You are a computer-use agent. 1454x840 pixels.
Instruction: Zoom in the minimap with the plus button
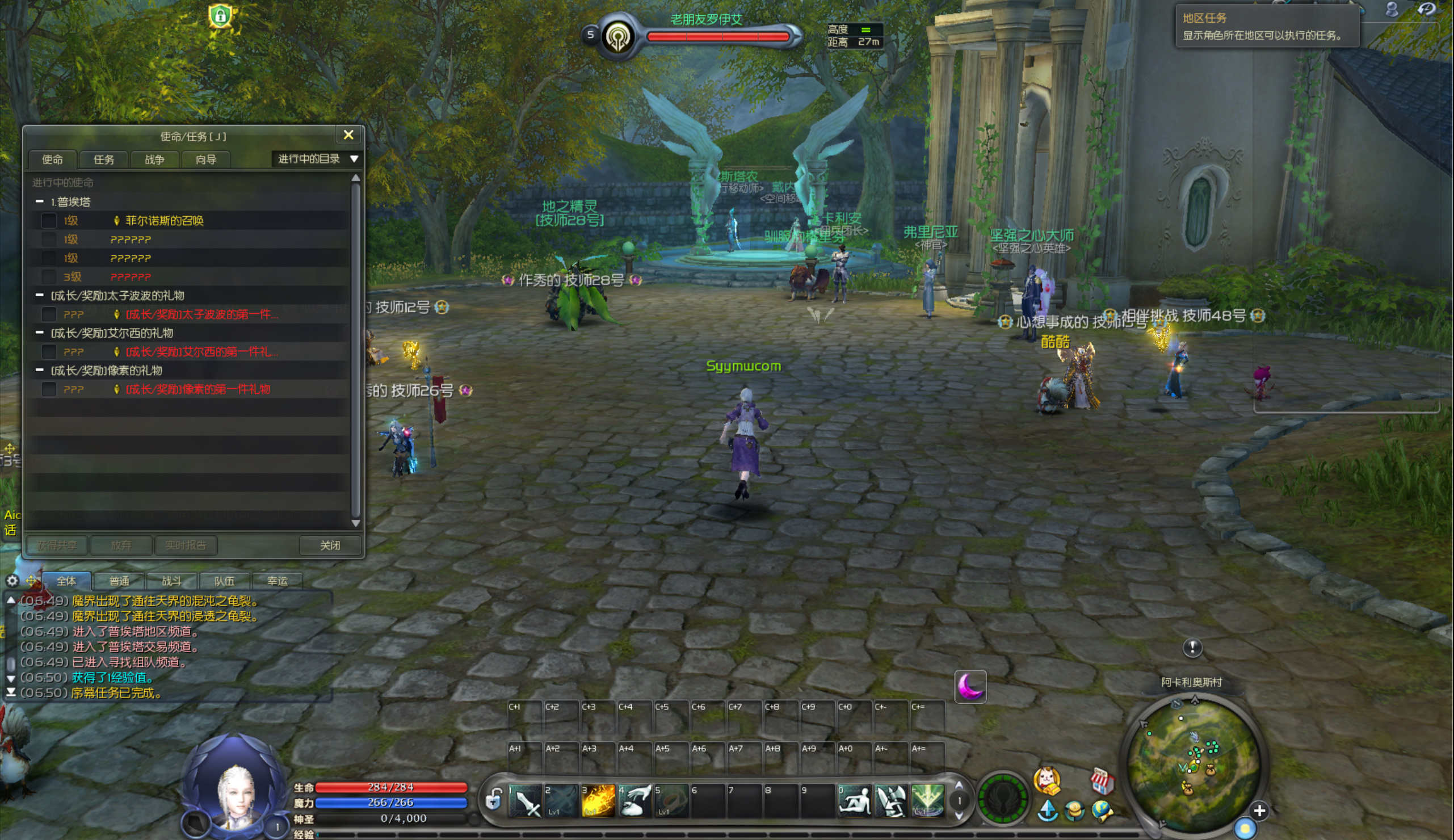tap(1259, 810)
